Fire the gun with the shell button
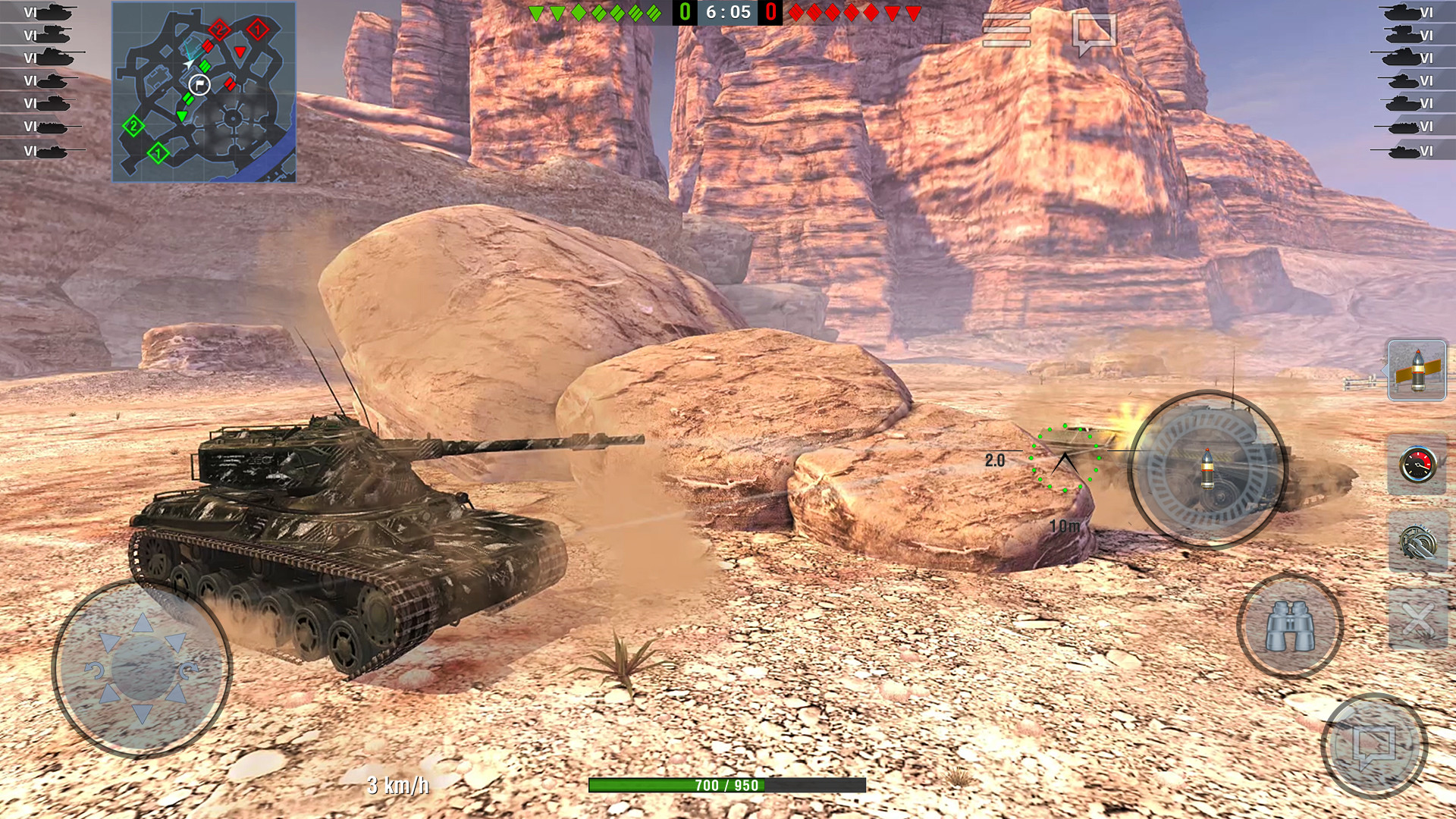1456x819 pixels. click(x=1207, y=469)
